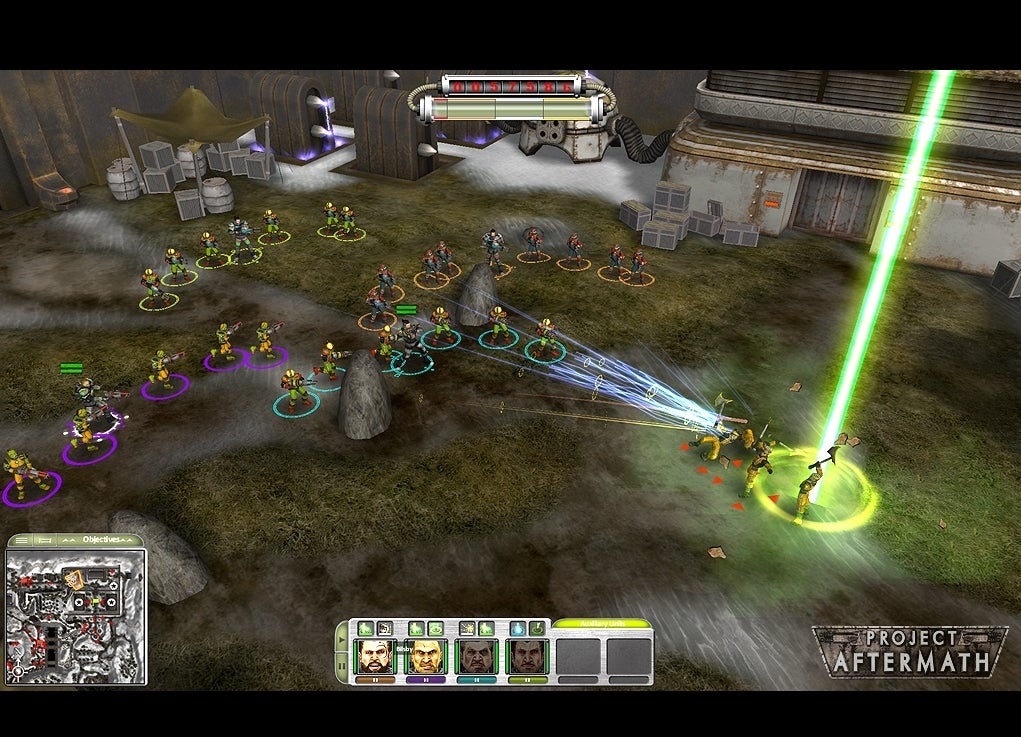Activate the blue glowing figure ability
This screenshot has width=1021, height=737.
pos(517,628)
